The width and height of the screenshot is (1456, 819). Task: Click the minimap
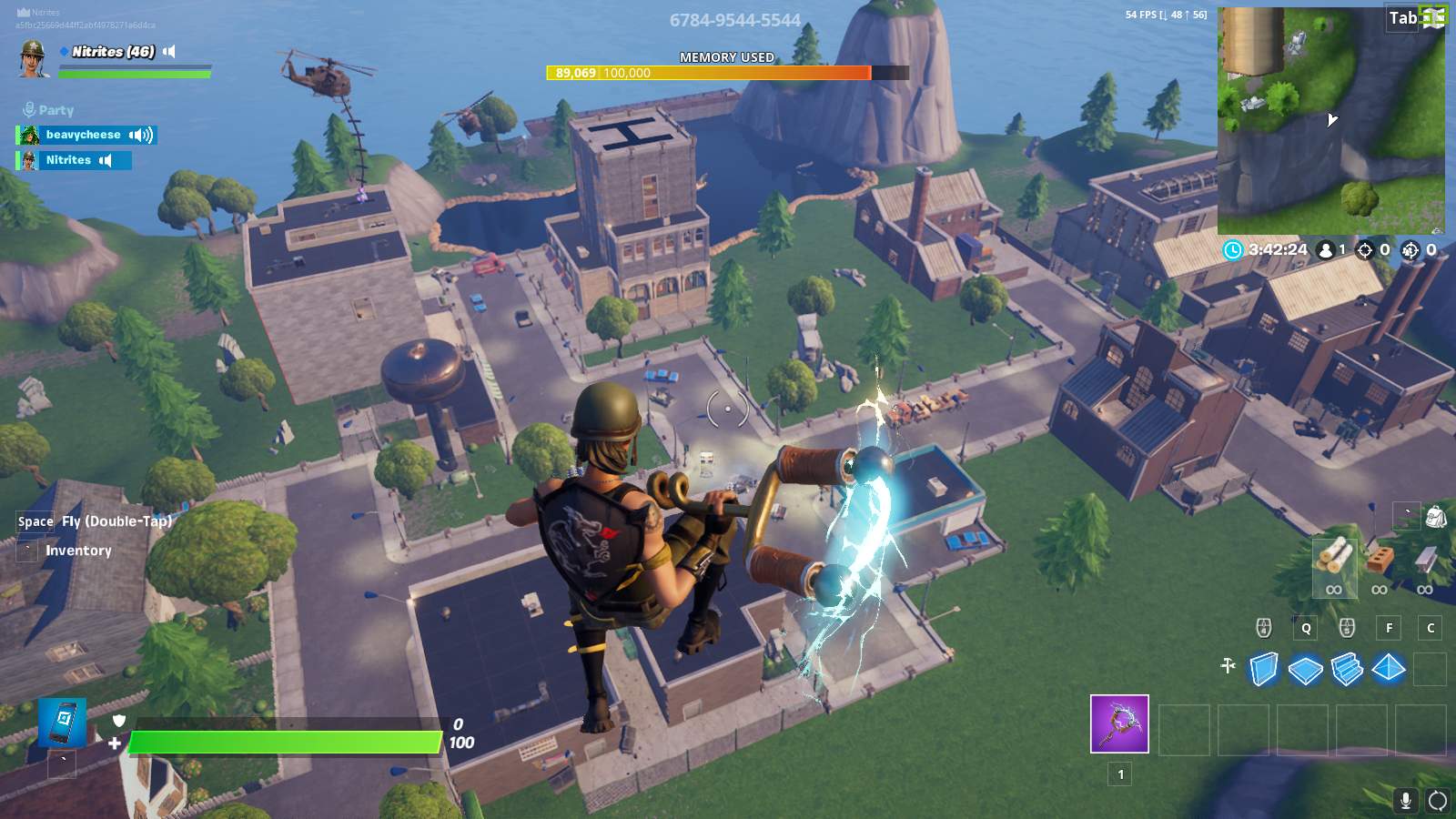[x=1330, y=120]
